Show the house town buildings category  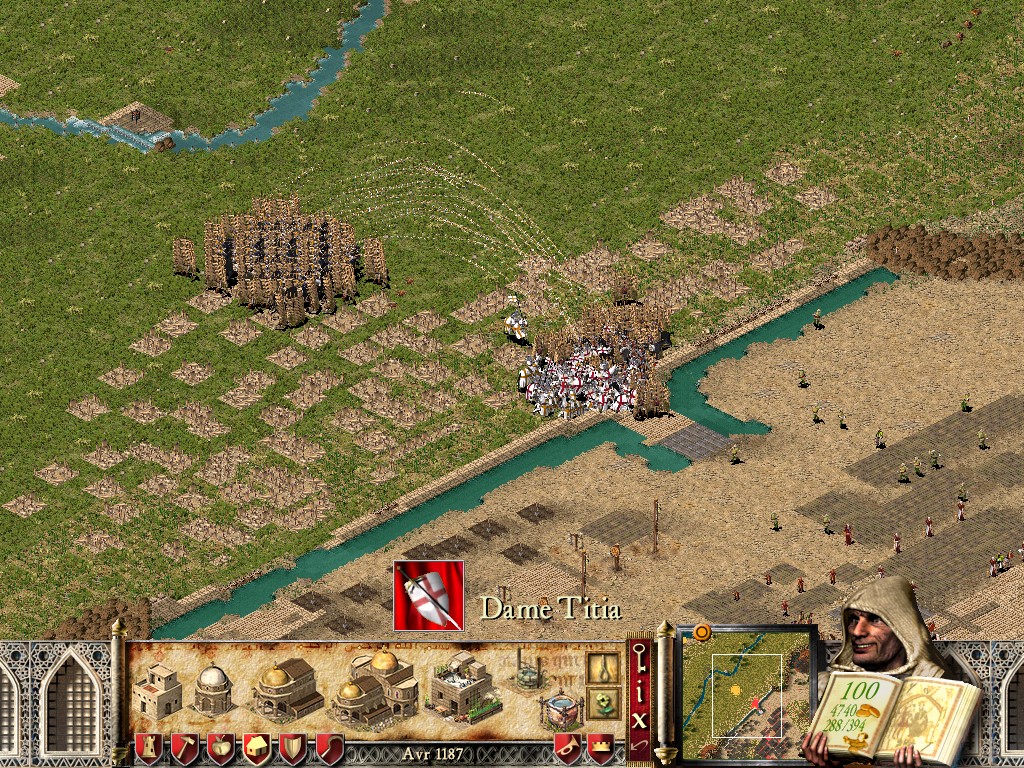[x=257, y=748]
